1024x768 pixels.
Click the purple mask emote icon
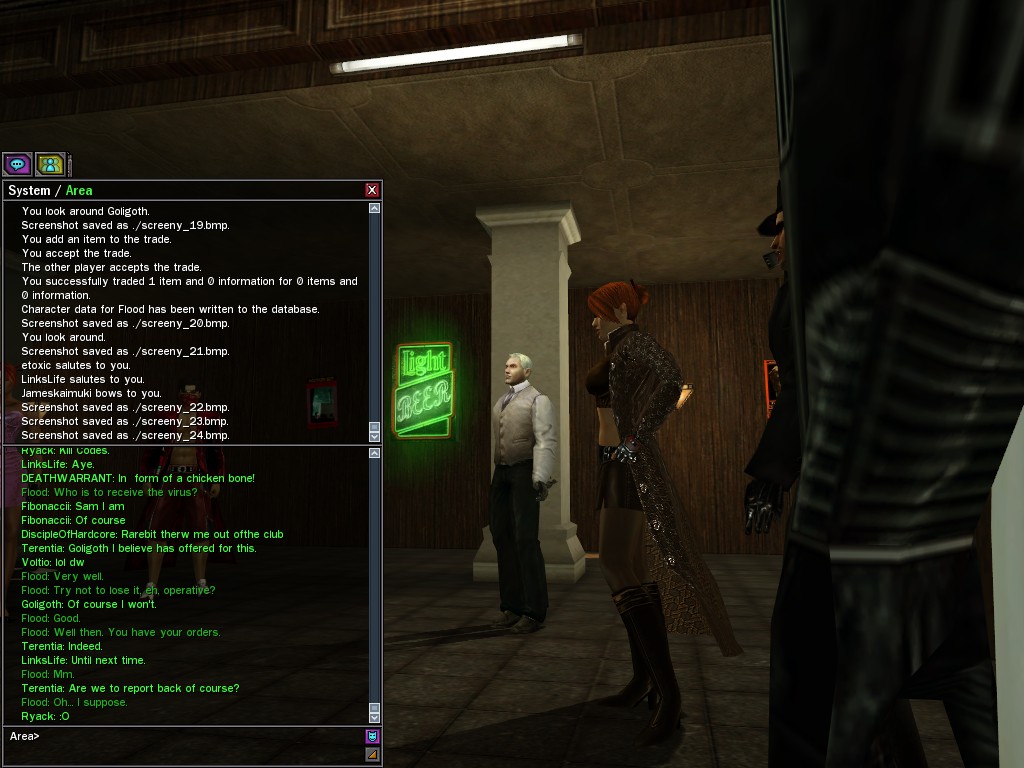(372, 737)
